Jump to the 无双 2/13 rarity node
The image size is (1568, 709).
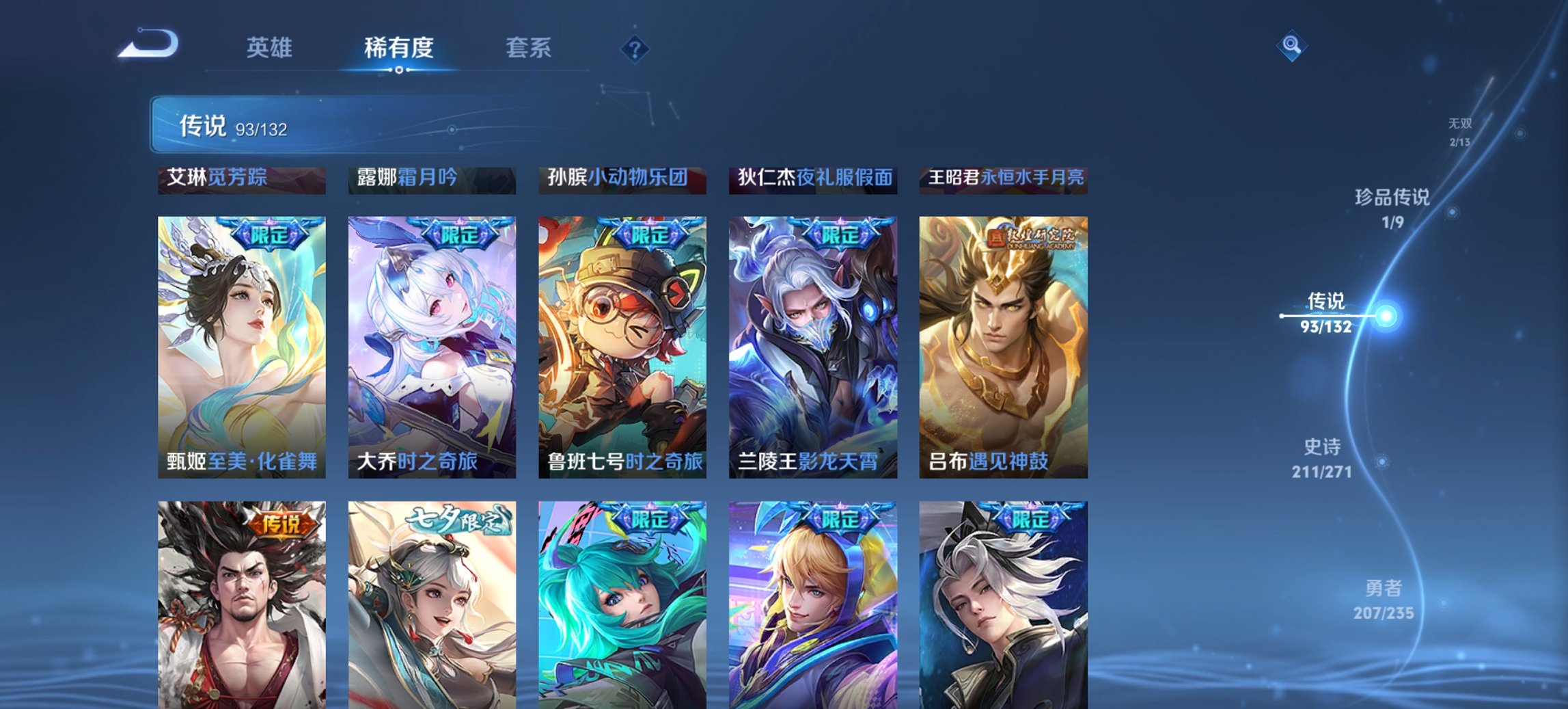tap(1461, 133)
